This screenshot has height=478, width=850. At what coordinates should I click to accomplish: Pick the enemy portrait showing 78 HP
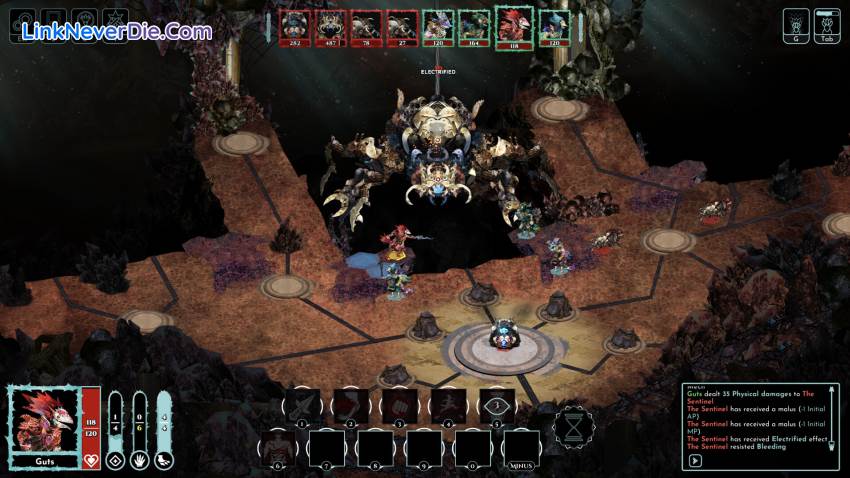365,27
